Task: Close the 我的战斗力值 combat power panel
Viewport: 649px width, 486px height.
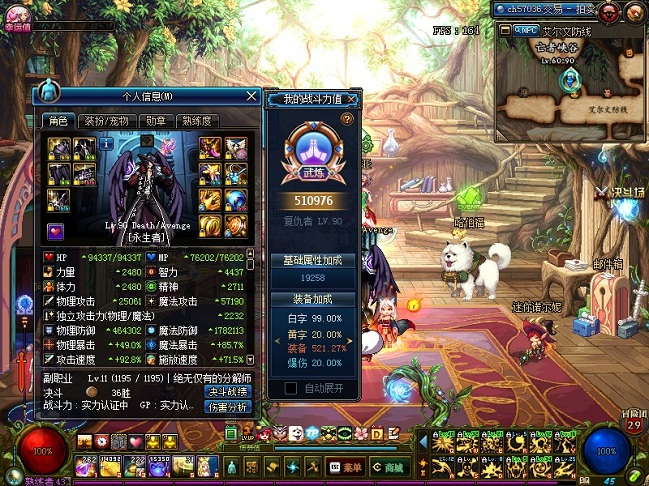Action: pos(351,100)
